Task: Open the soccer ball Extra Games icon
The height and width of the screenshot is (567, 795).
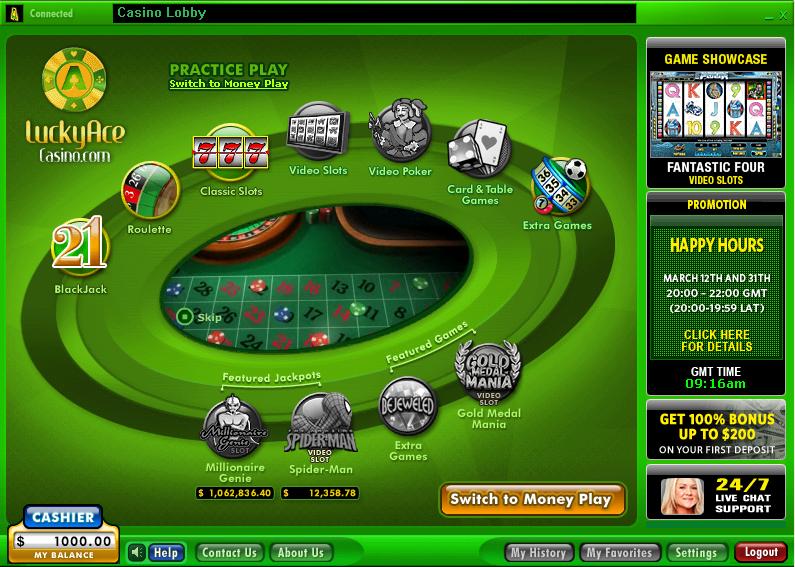Action: (558, 185)
